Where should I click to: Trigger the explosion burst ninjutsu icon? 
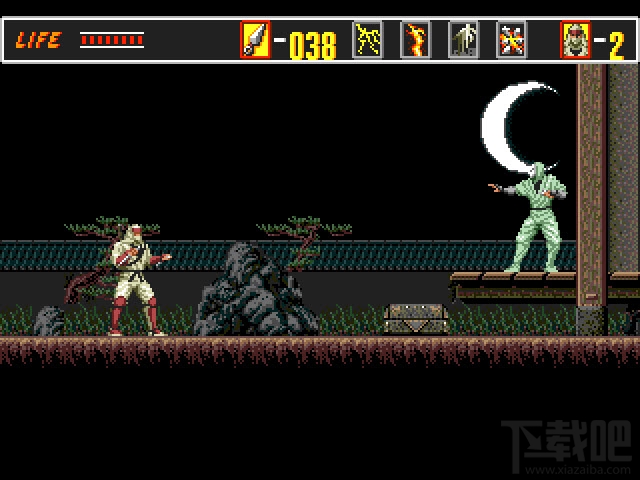click(x=511, y=39)
